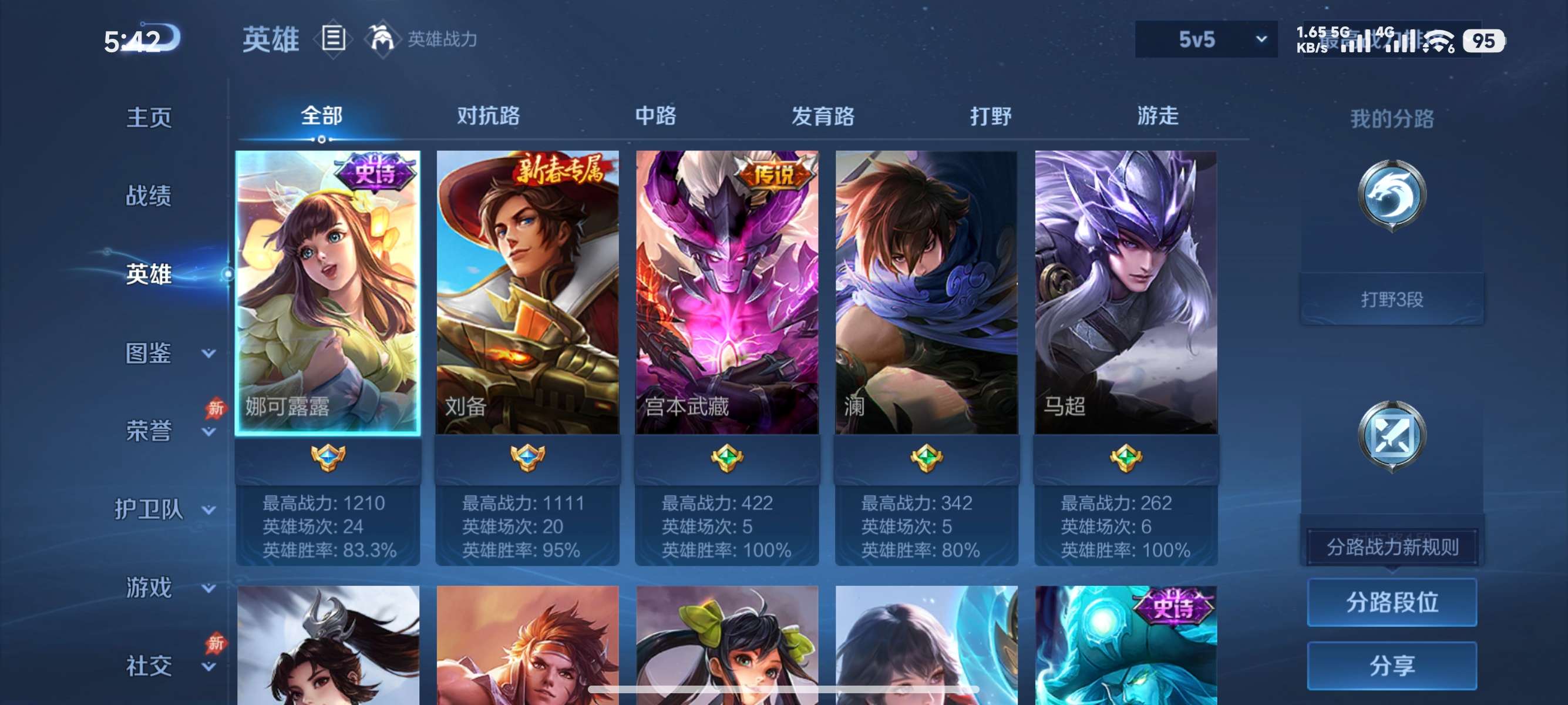The width and height of the screenshot is (1568, 705).
Task: Switch to the 对抗路 tab
Action: [488, 116]
